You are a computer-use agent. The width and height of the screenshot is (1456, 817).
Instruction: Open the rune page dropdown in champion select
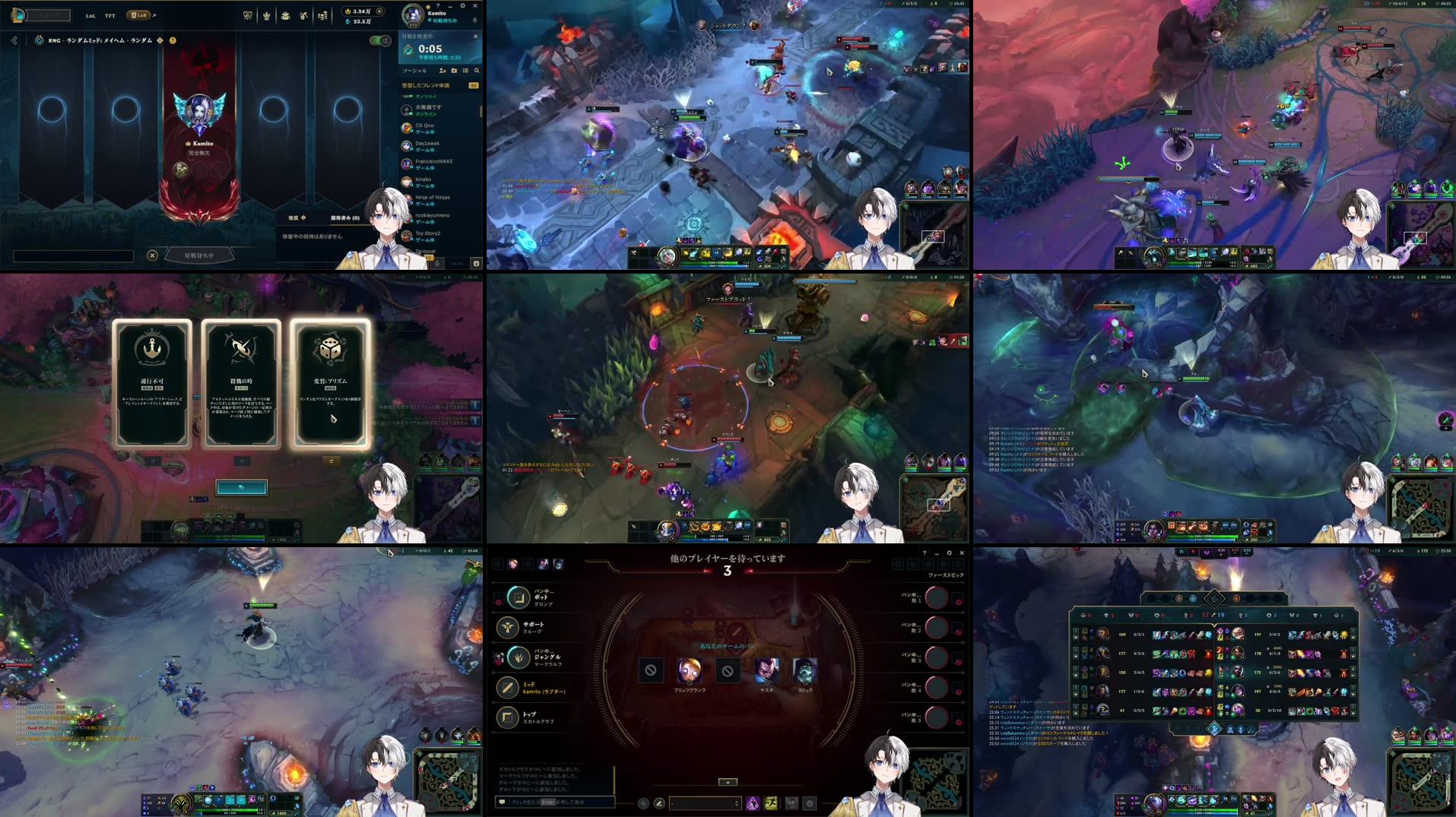[x=705, y=803]
